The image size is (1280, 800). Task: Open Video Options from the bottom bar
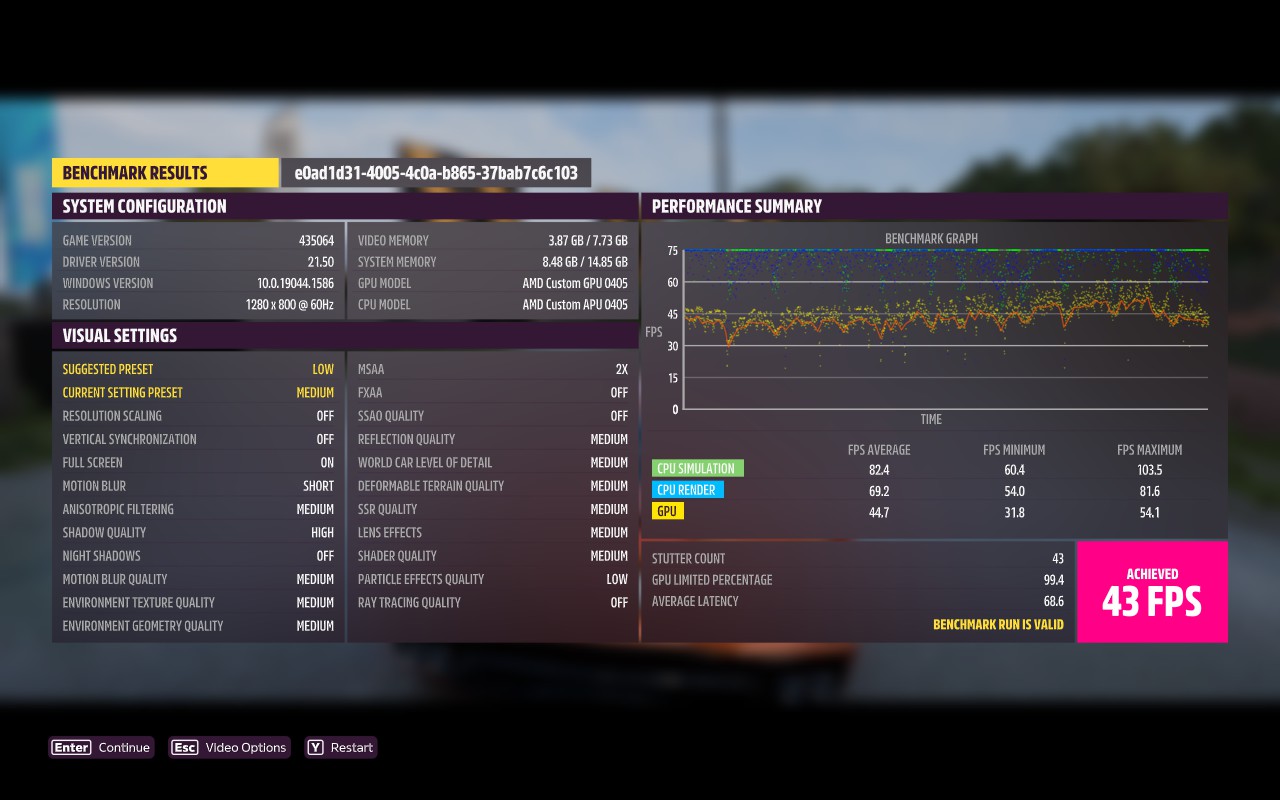[x=230, y=748]
